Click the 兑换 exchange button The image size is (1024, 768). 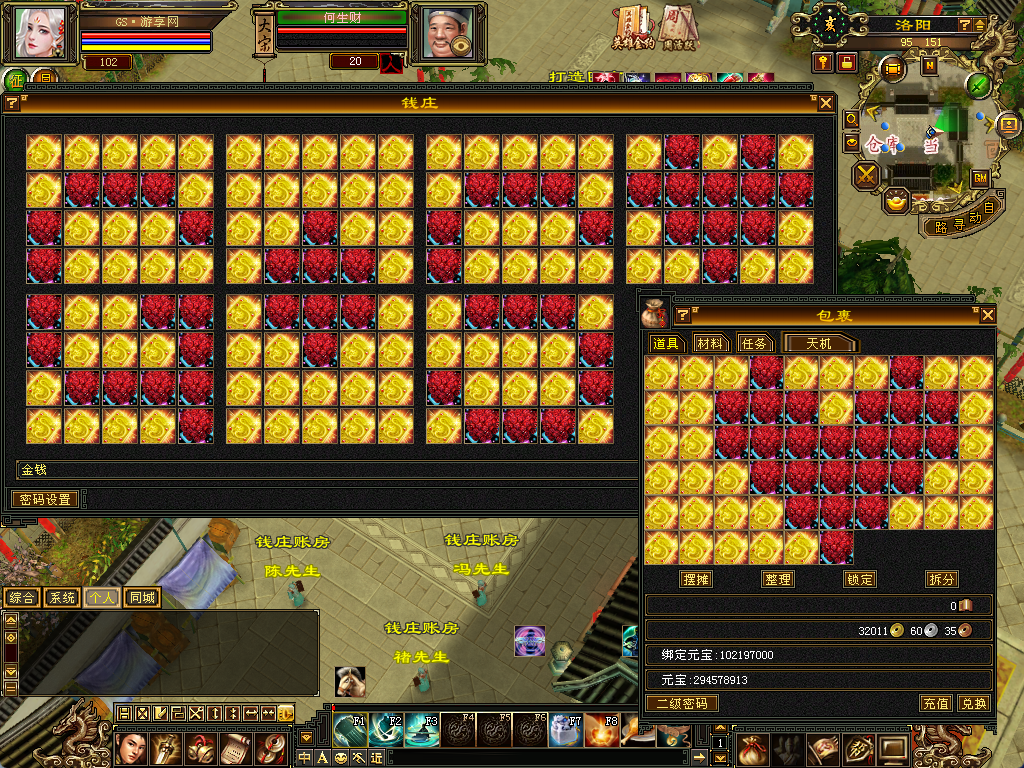coord(974,703)
